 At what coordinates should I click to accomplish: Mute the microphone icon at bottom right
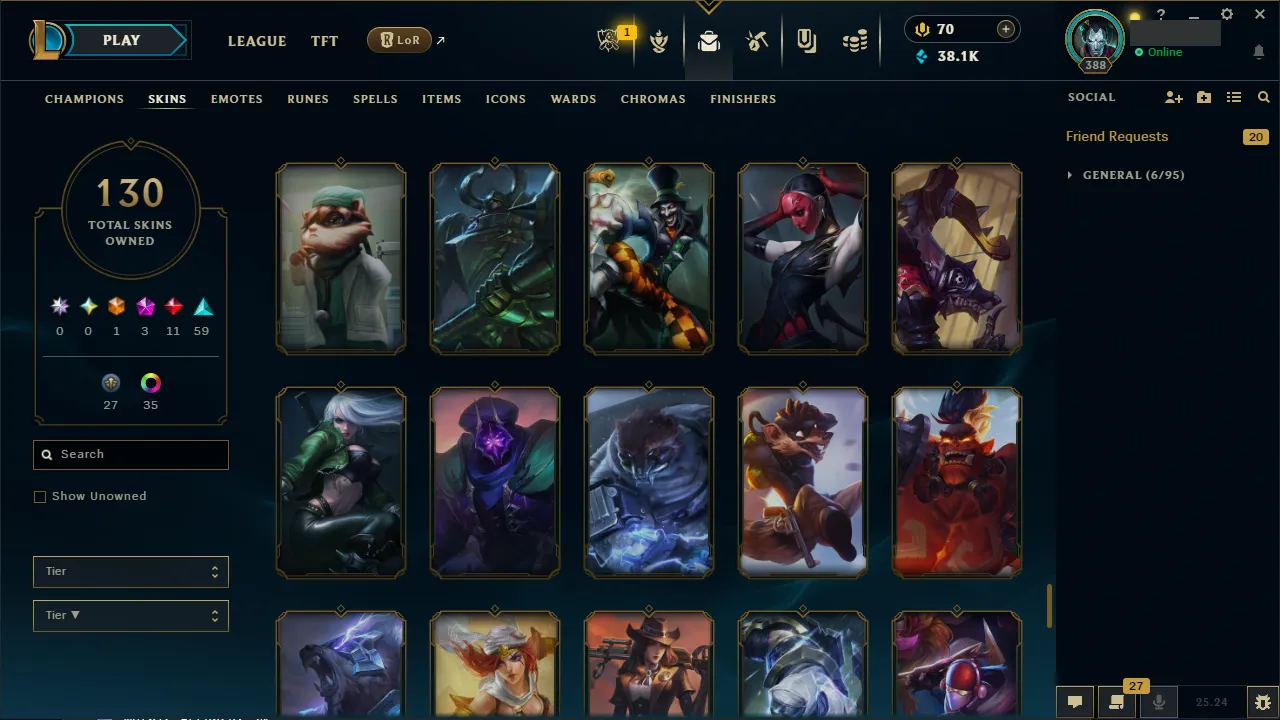point(1158,701)
